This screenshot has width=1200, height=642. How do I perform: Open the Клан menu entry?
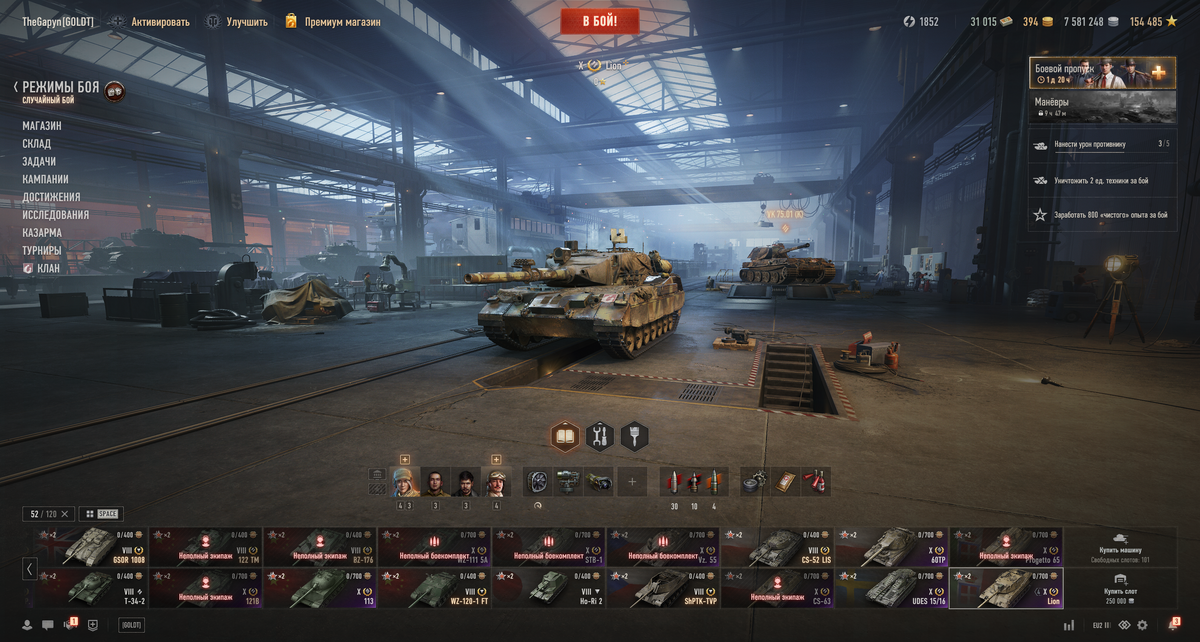click(48, 268)
